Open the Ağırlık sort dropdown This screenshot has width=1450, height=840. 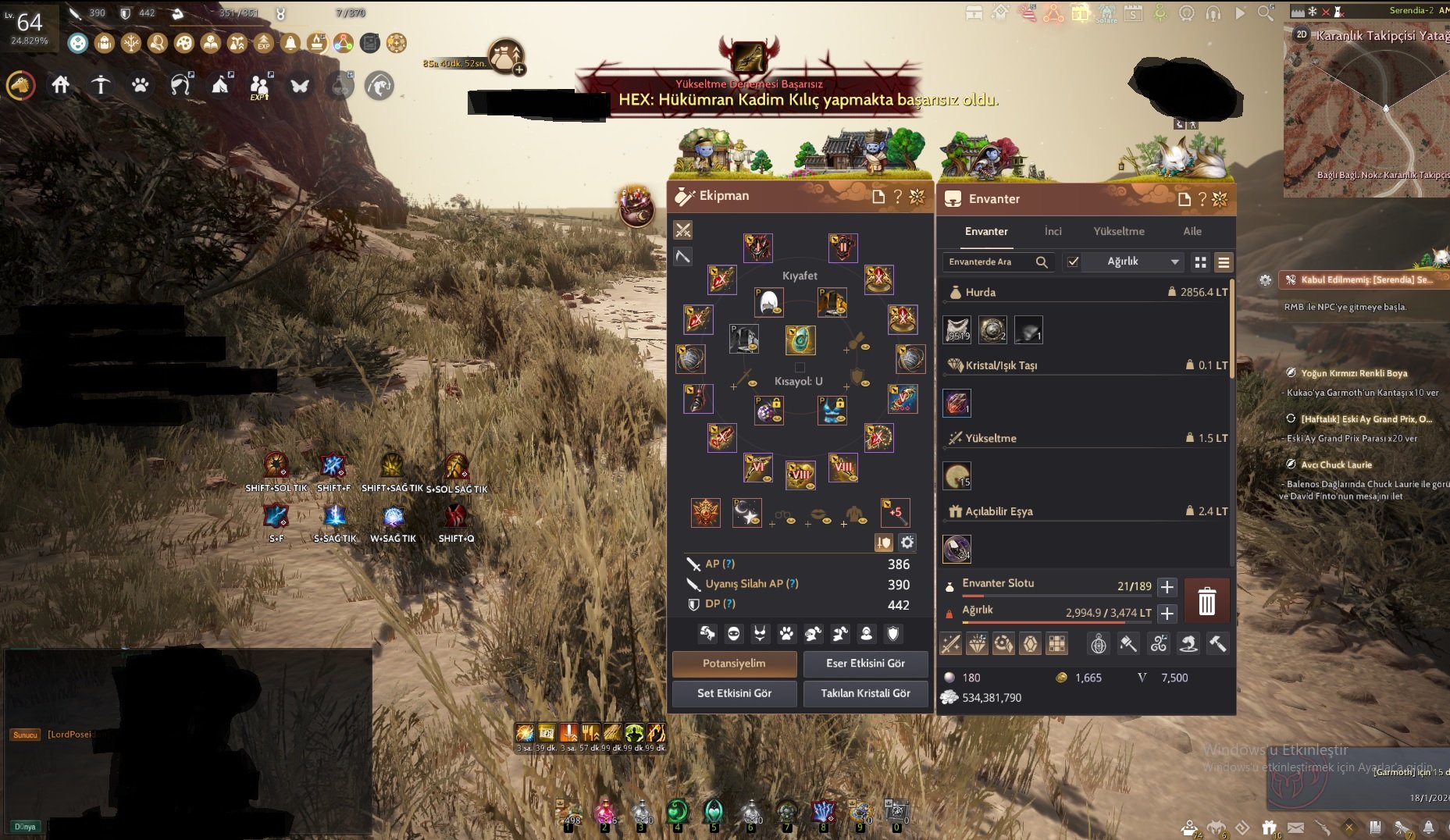pos(1140,262)
